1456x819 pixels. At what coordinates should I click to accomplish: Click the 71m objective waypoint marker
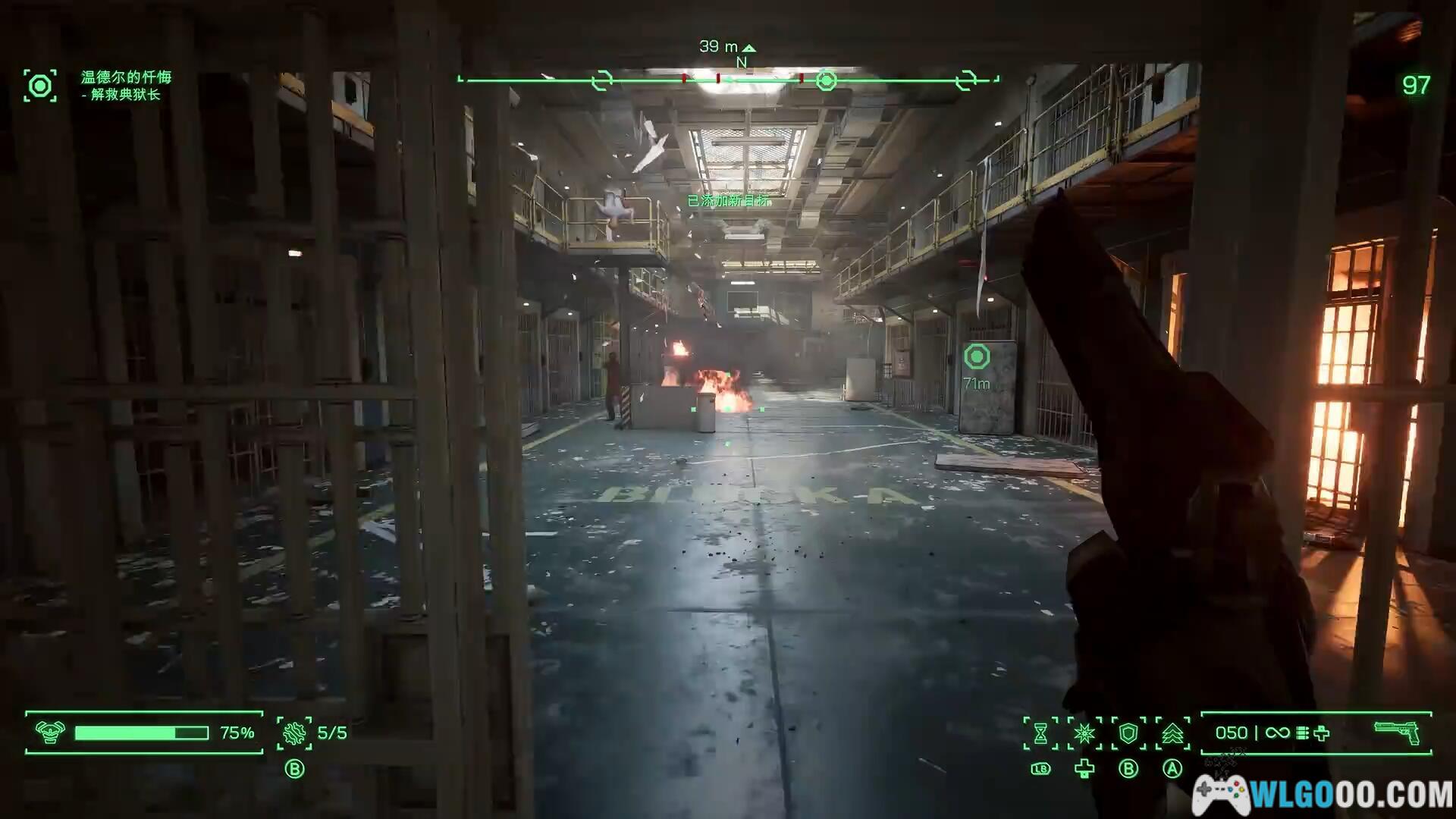click(x=977, y=356)
